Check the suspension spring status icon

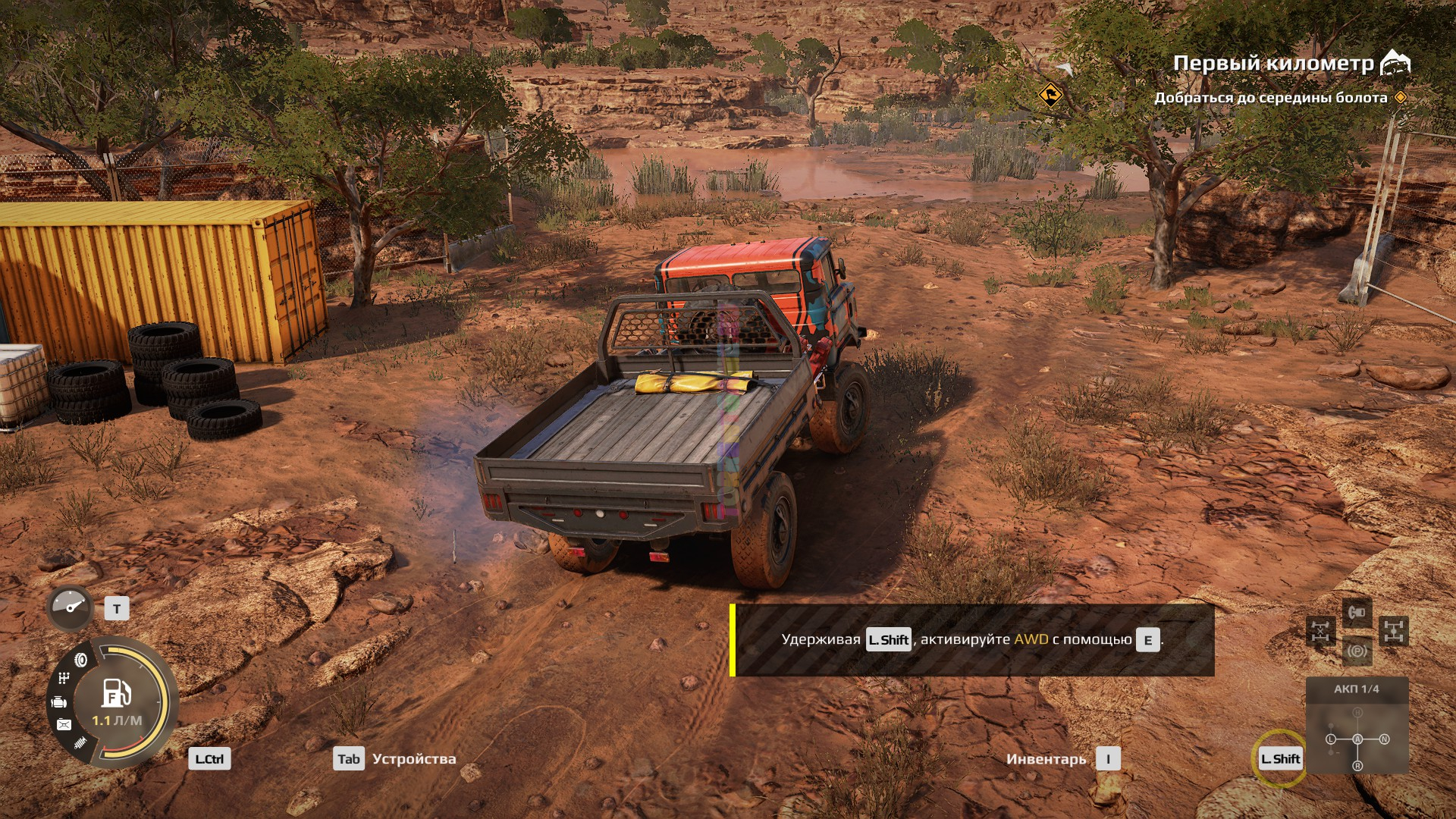(x=80, y=742)
